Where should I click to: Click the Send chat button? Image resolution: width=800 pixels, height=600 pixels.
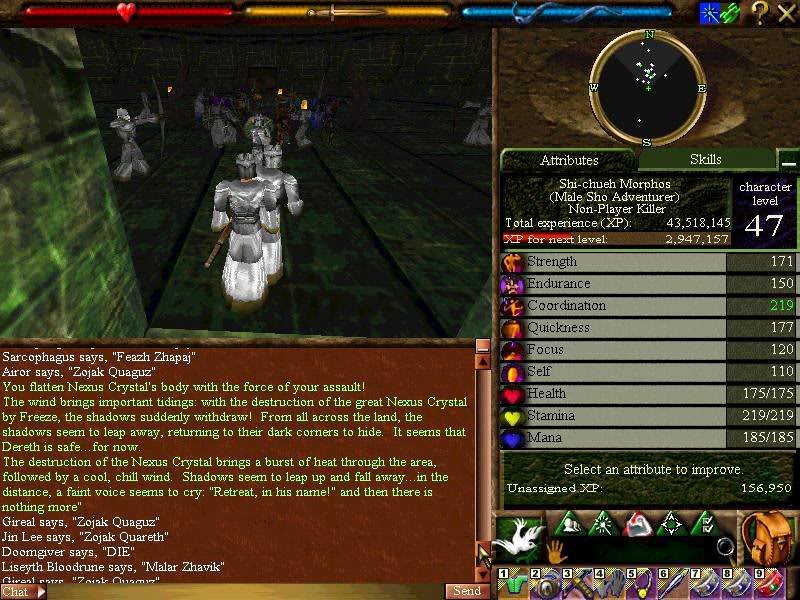click(x=467, y=591)
